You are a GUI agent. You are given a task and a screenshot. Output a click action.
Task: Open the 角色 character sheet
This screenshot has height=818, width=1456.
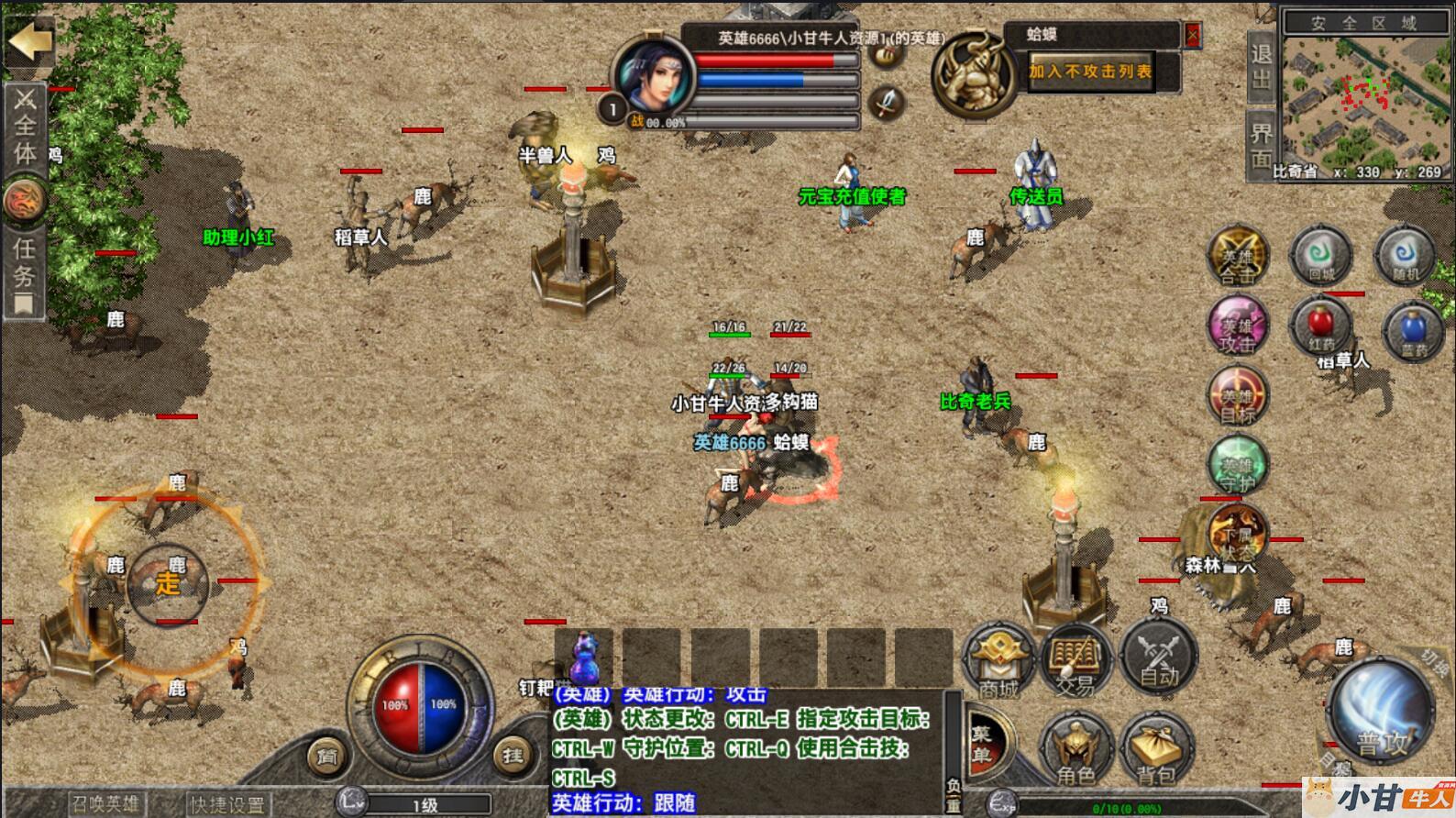pyautogui.click(x=1075, y=750)
